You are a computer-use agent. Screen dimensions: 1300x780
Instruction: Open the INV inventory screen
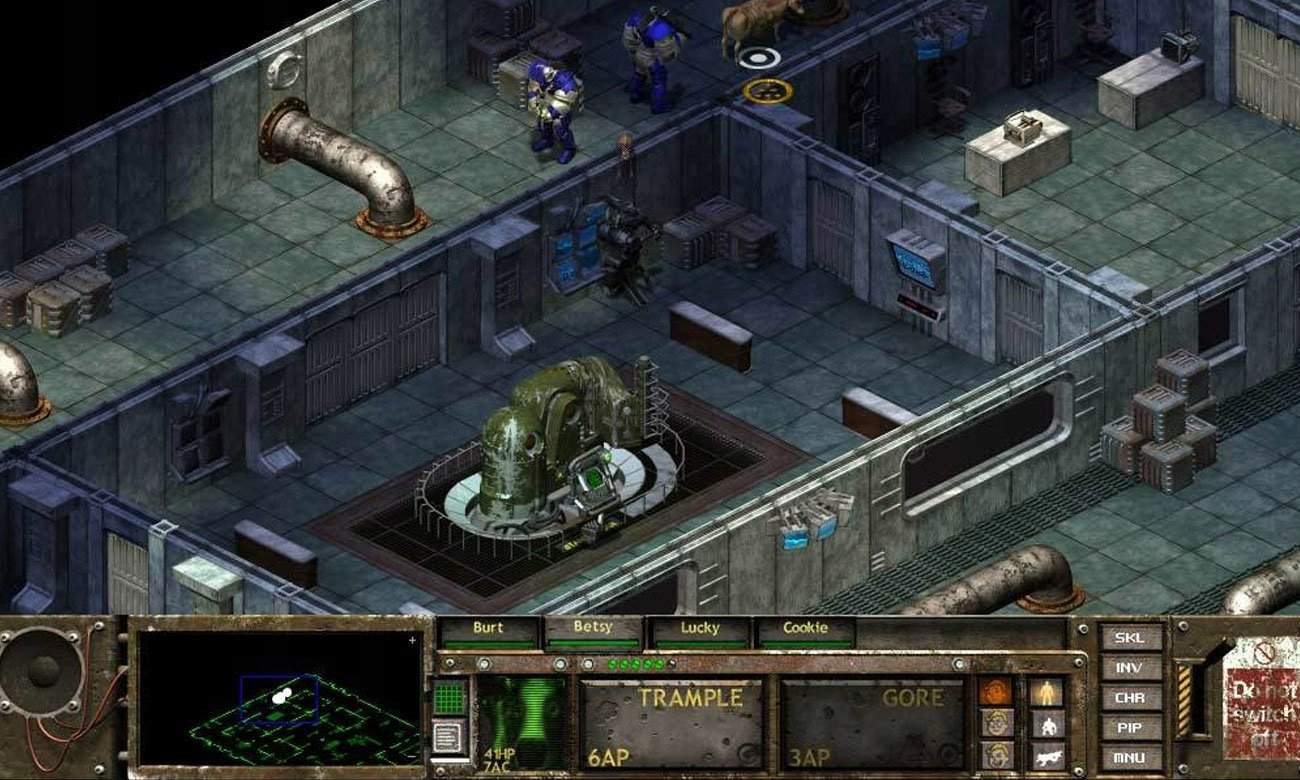click(x=1131, y=668)
